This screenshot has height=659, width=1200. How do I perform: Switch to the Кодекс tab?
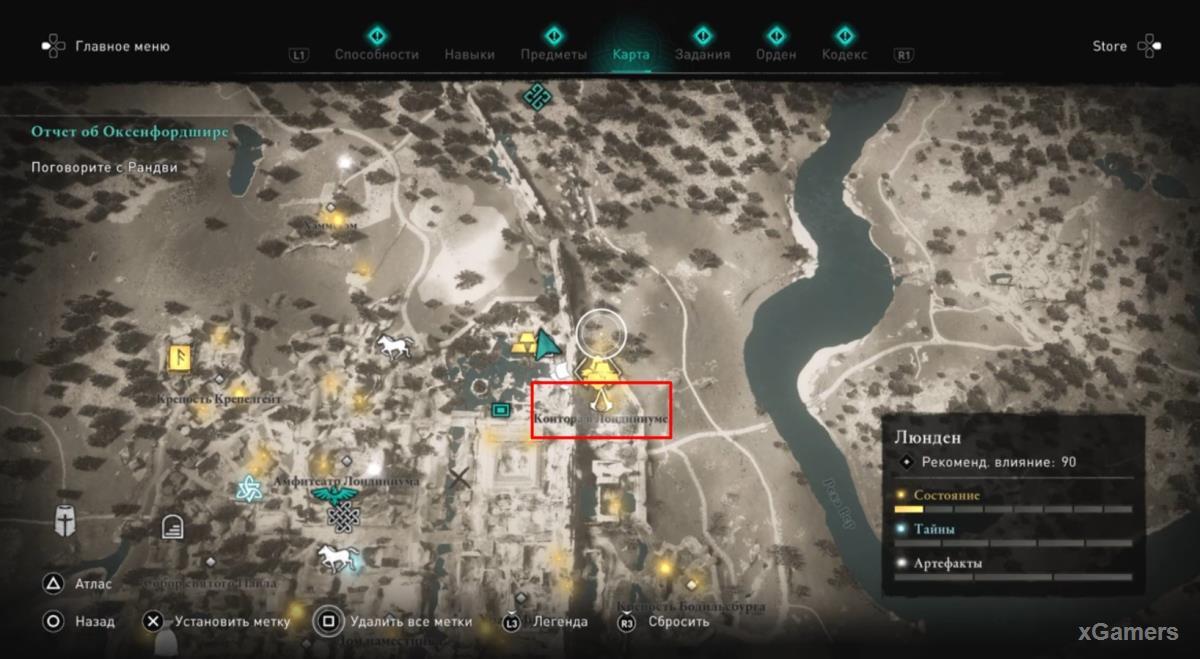[844, 55]
